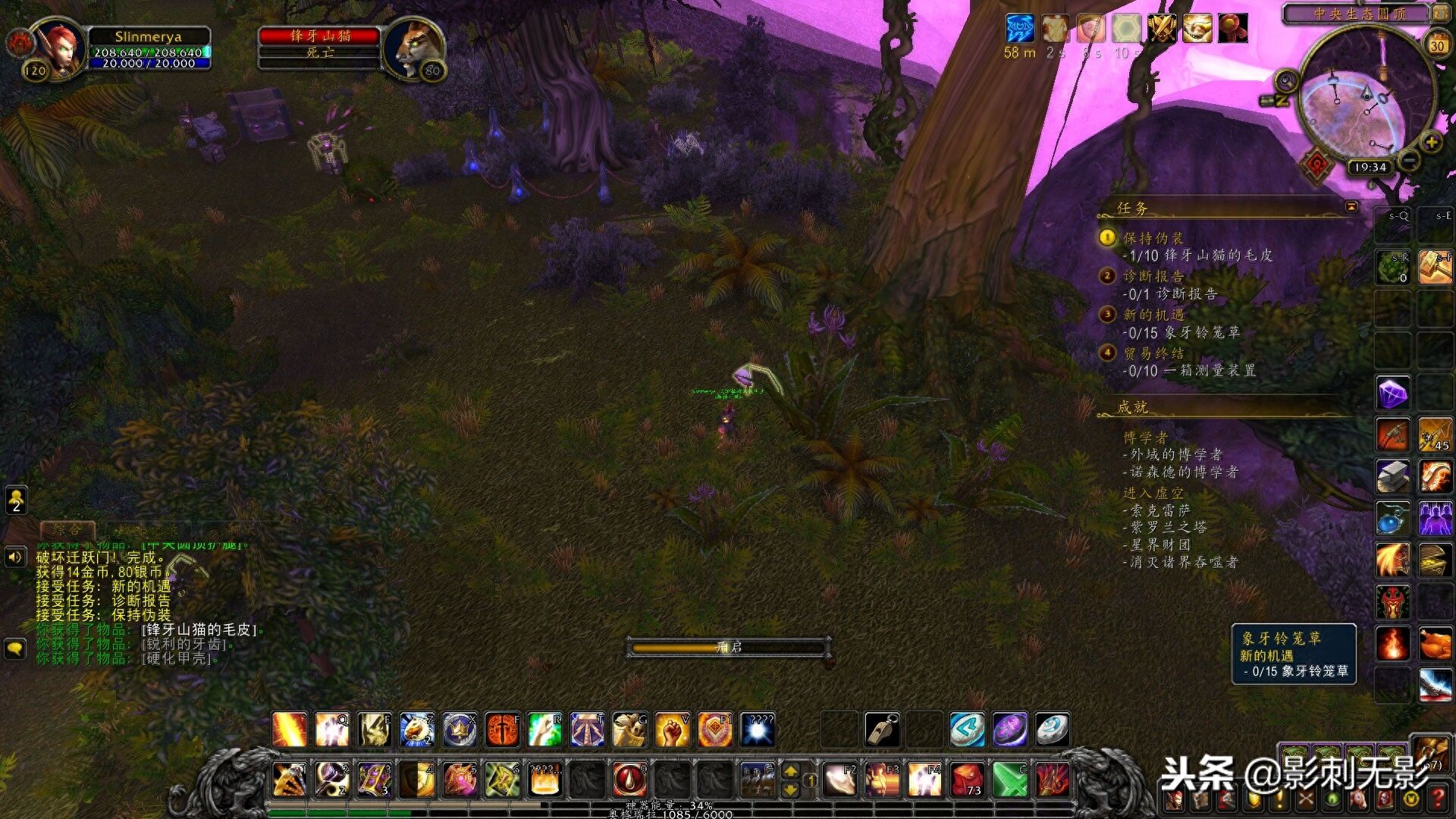
Task: Open the calendar showing day 30
Action: [x=1437, y=45]
